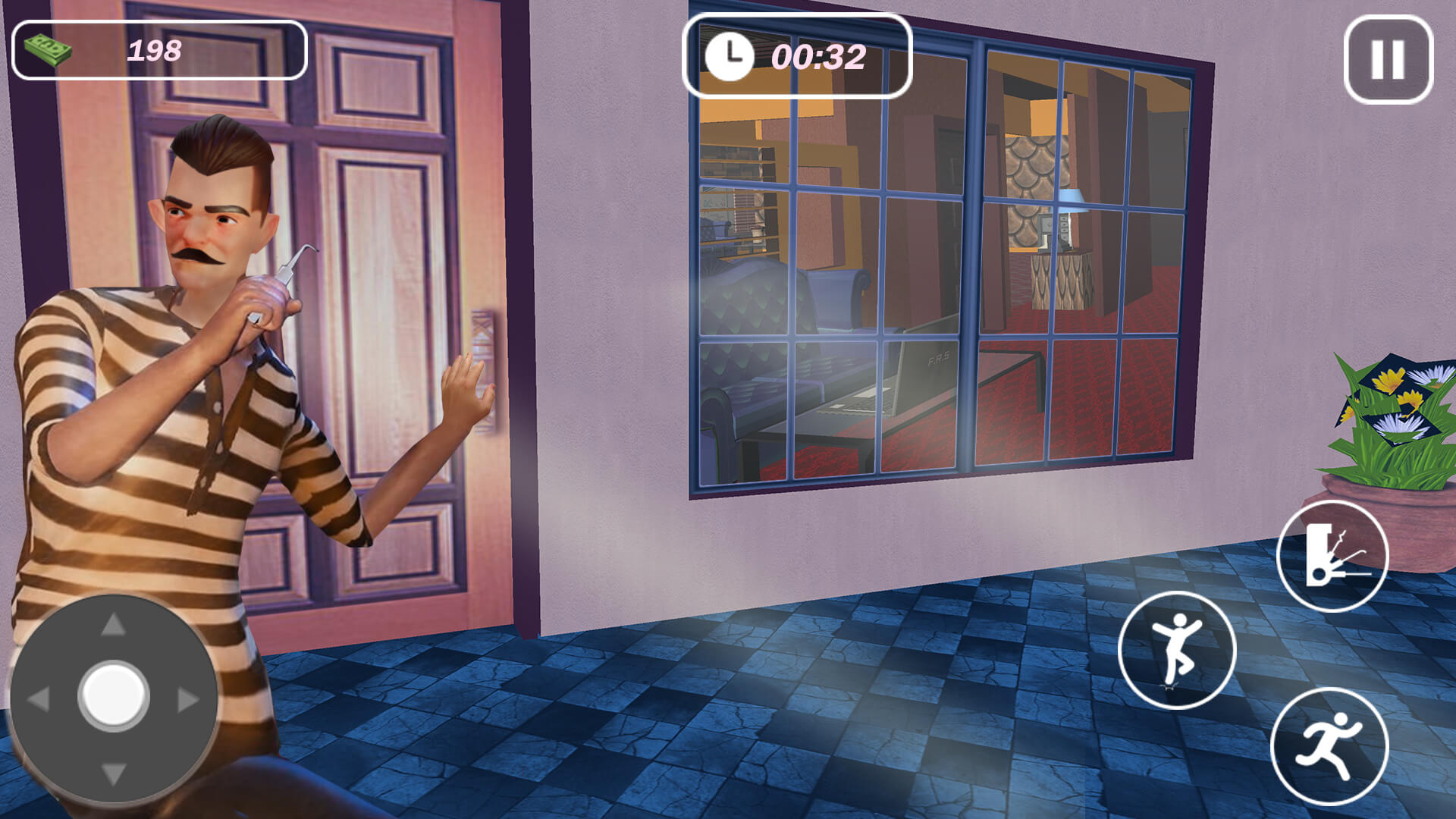
Task: Tap the green money stack icon
Action: [47, 49]
